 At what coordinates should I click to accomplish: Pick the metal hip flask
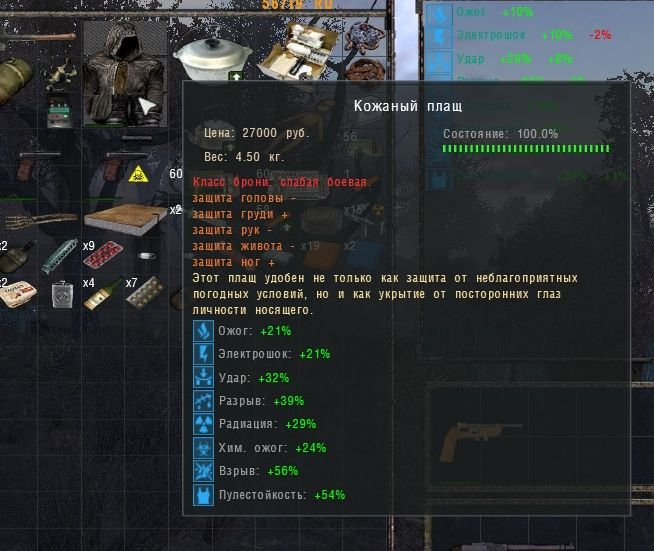pos(63,294)
